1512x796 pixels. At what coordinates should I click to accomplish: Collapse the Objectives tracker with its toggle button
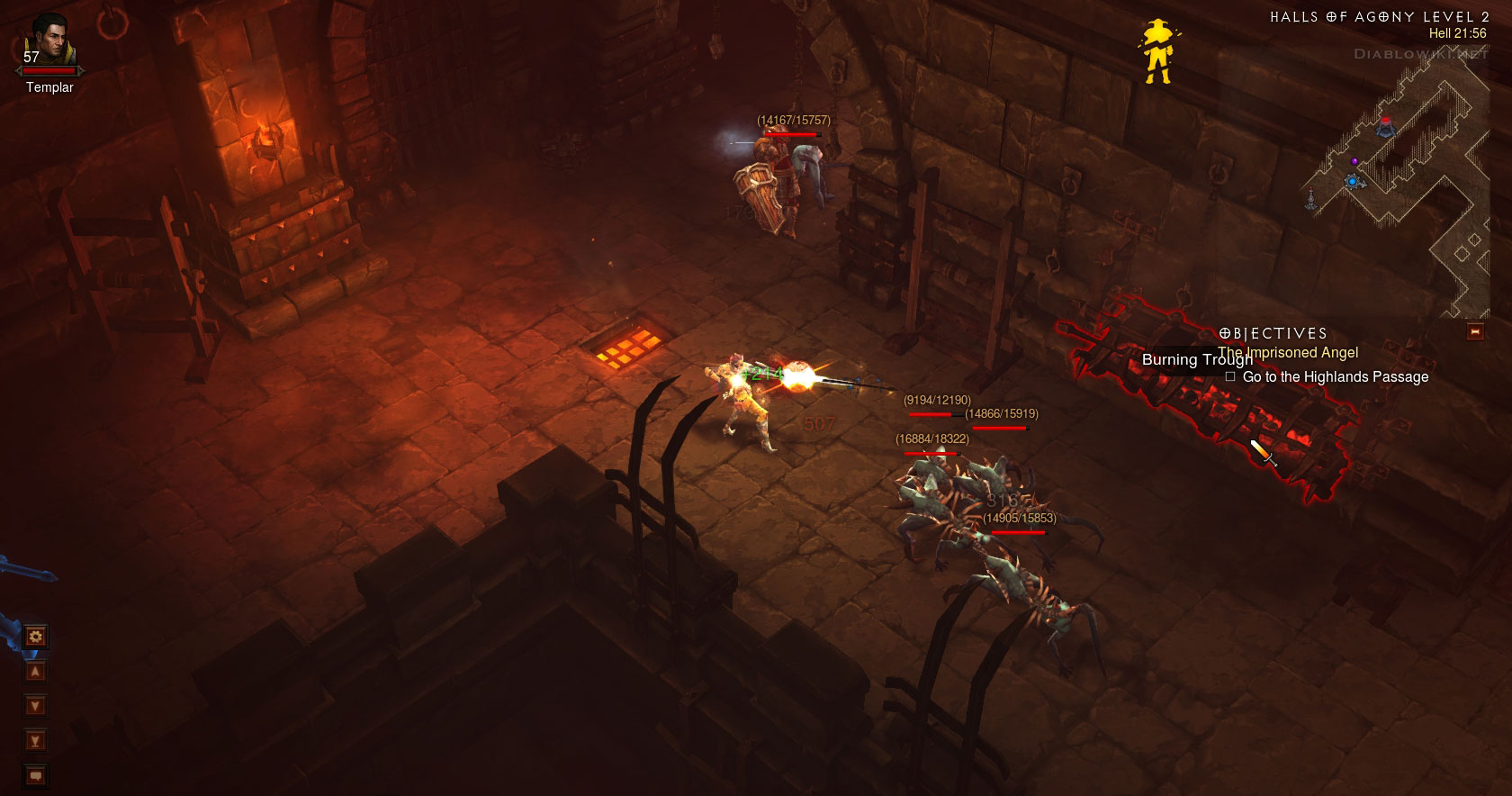tap(1475, 332)
